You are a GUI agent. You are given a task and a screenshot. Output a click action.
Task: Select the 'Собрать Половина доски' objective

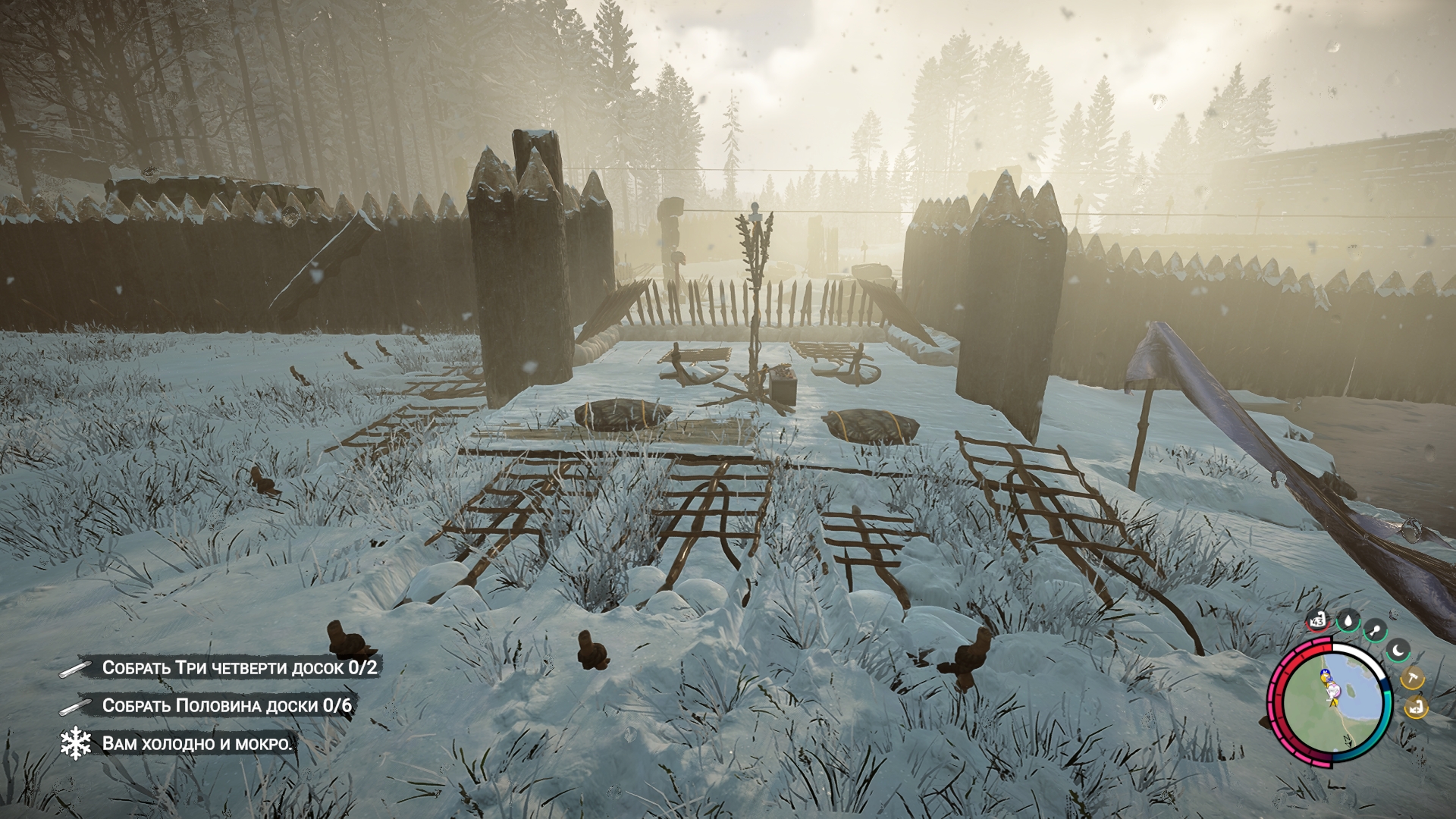pos(227,706)
